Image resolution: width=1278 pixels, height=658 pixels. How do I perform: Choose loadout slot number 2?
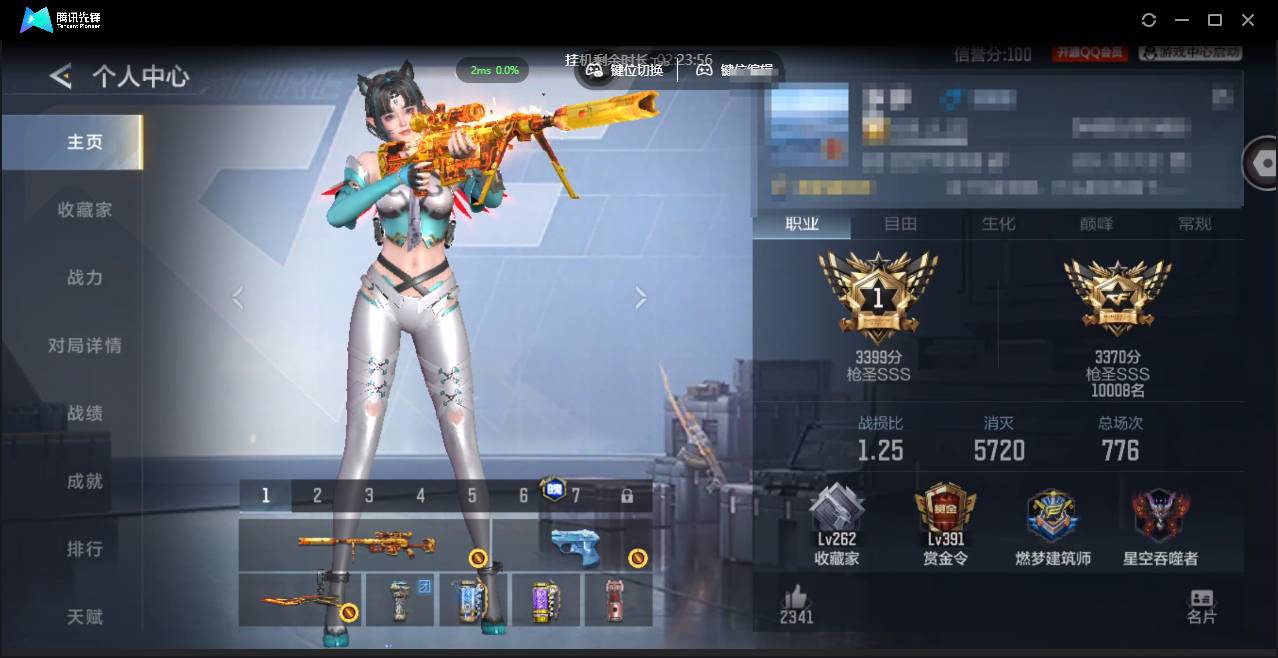point(317,496)
